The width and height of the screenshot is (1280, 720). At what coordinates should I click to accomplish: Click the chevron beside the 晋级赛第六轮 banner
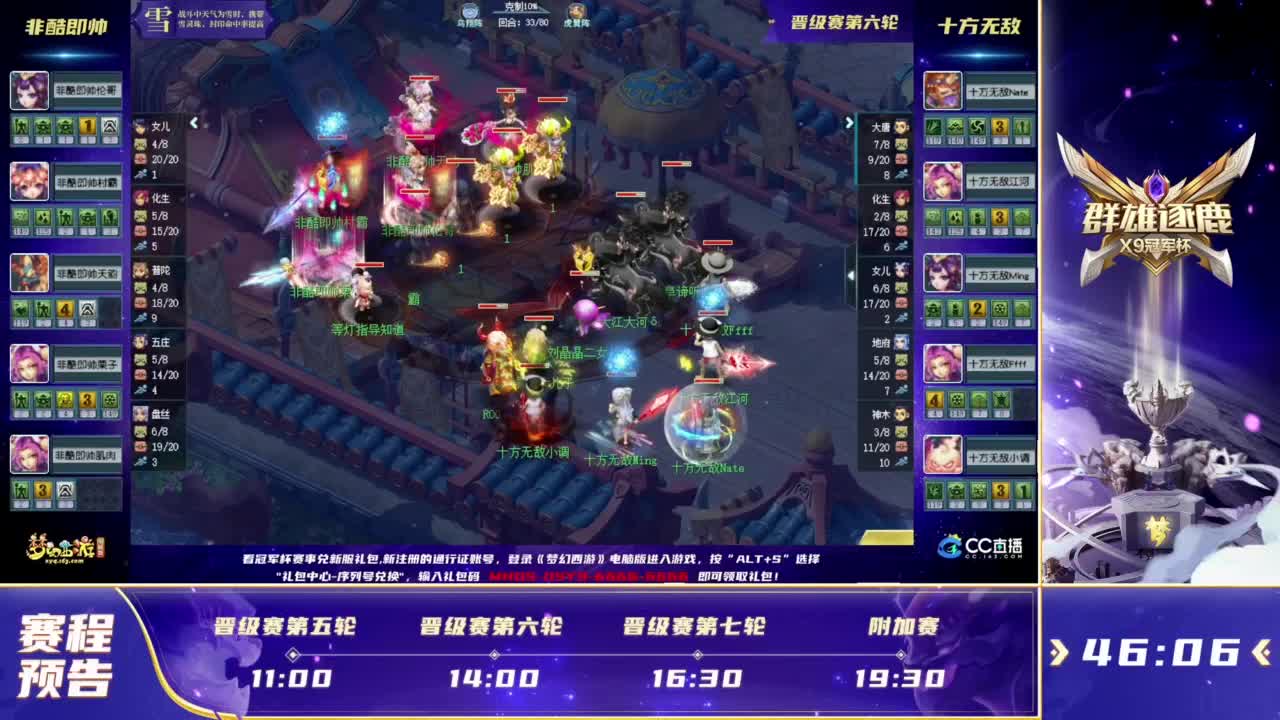771,20
